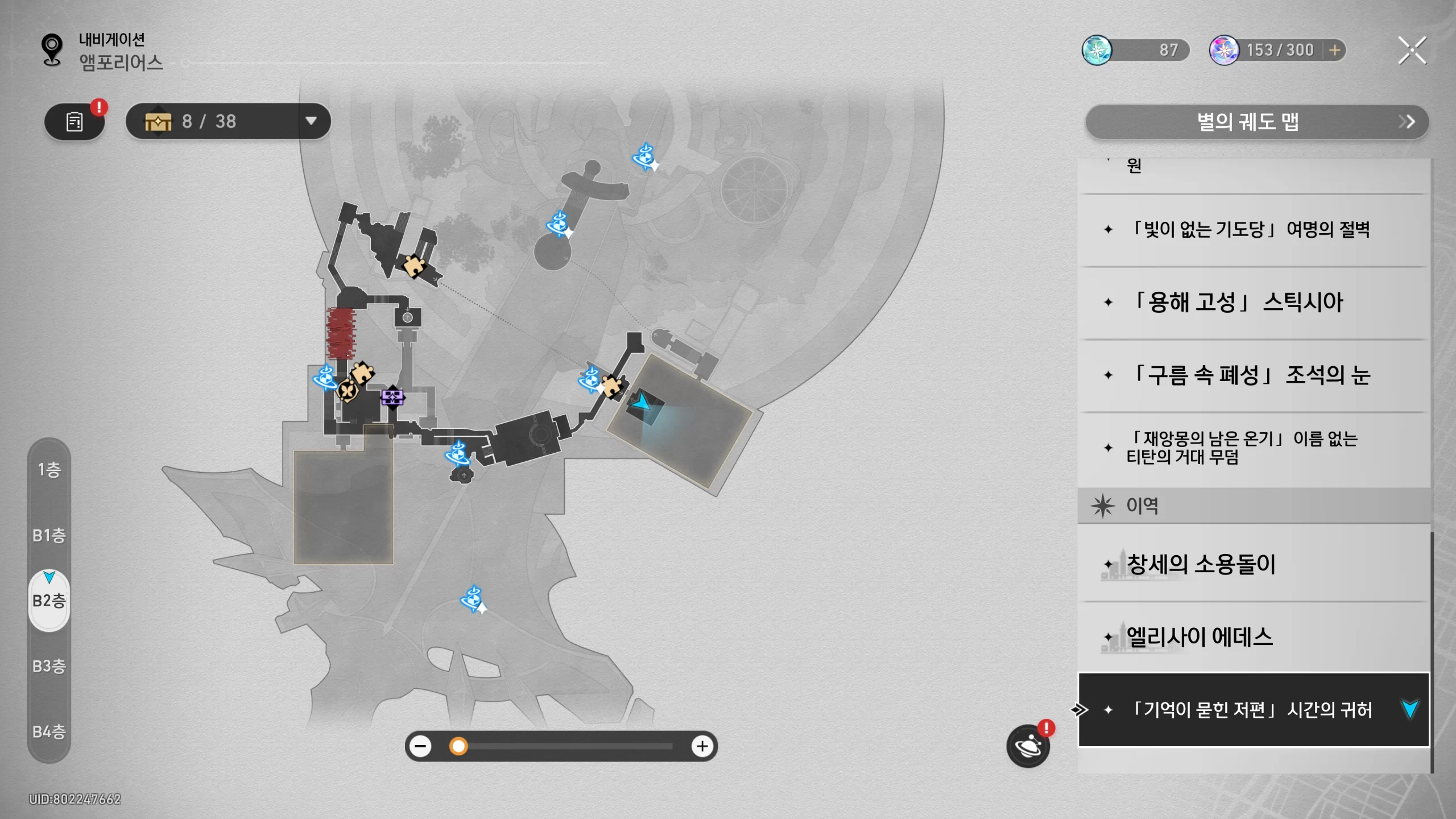The height and width of the screenshot is (819, 1456).
Task: Zoom in the map with plus button
Action: [x=702, y=746]
